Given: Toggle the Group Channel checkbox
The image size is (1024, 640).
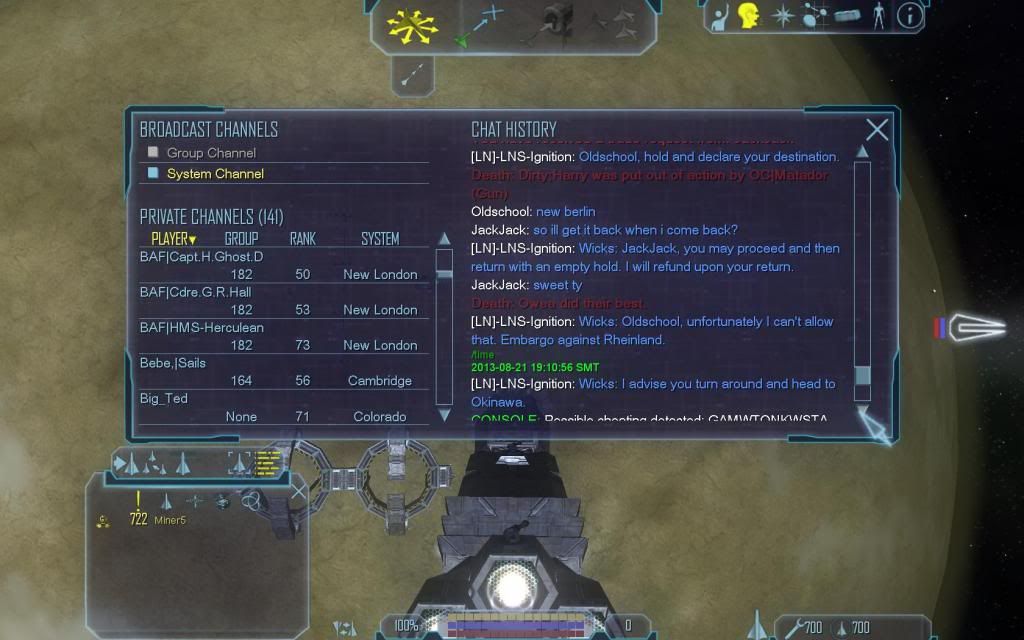Looking at the screenshot, I should coord(153,153).
